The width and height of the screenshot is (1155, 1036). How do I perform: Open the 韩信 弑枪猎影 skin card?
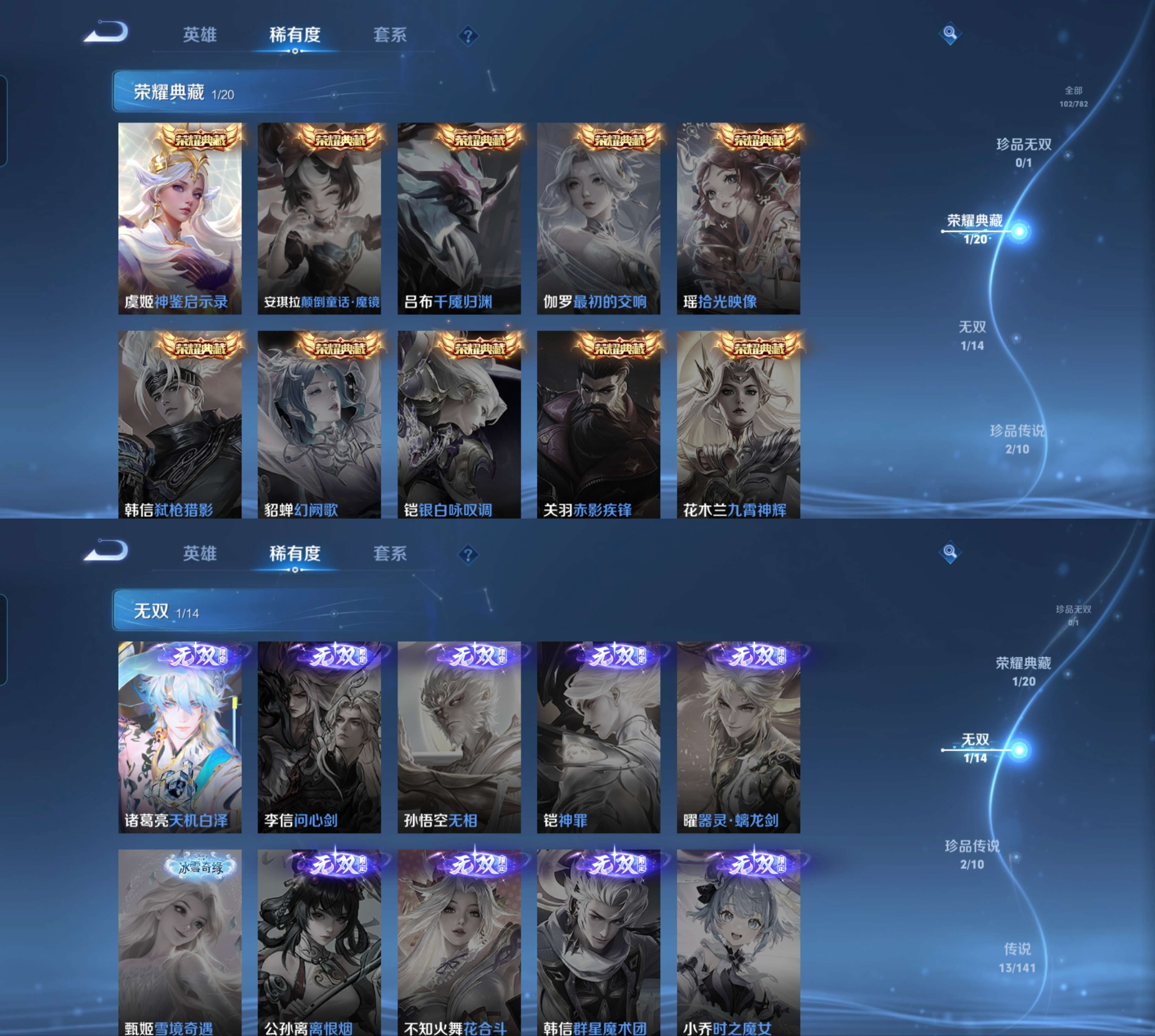click(179, 425)
